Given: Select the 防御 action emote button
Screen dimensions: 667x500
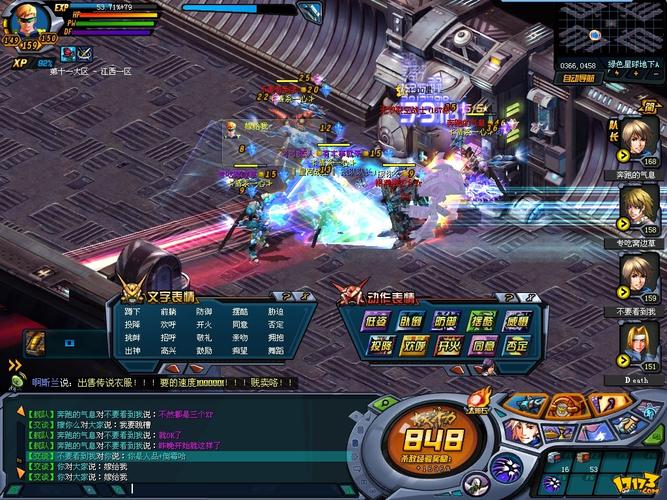Looking at the screenshot, I should click(445, 322).
